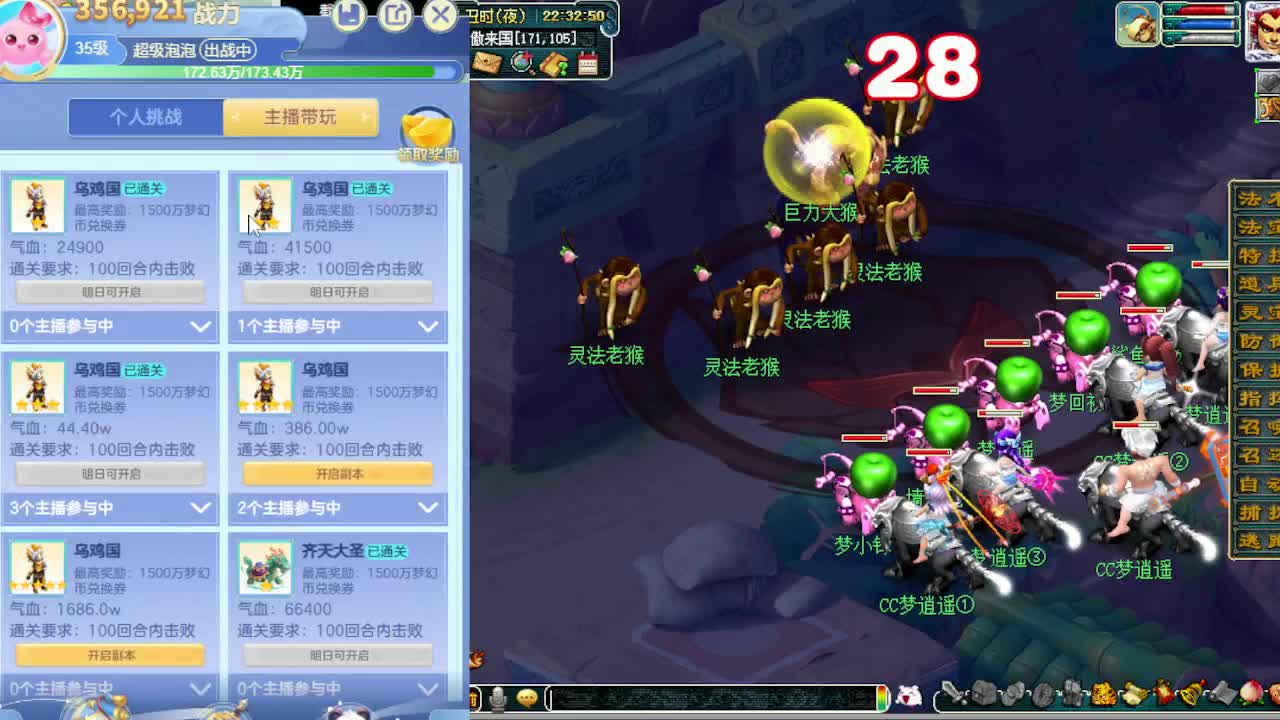Screen dimensions: 1280x720
Task: Open the activity calendar icon near minimap
Action: (x=588, y=63)
